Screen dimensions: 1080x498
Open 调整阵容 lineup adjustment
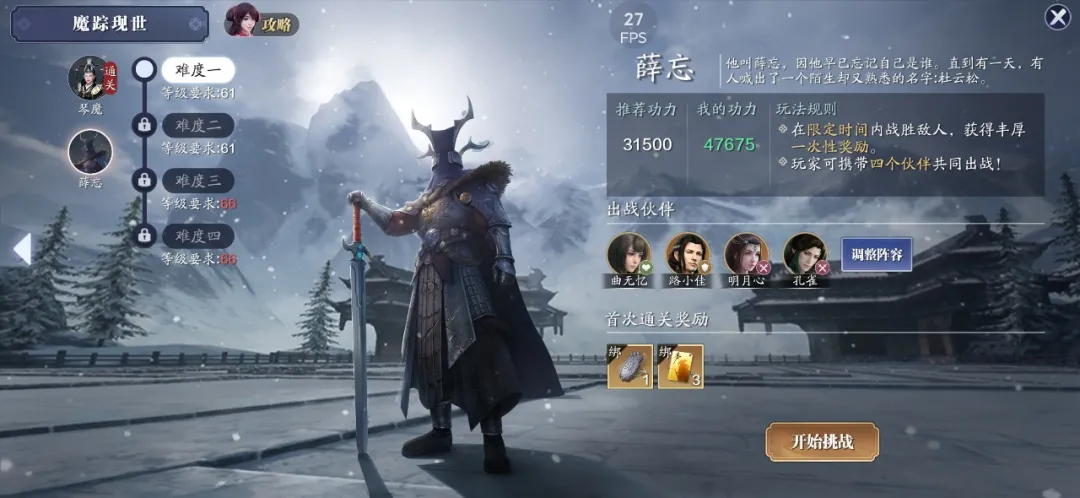click(x=876, y=255)
